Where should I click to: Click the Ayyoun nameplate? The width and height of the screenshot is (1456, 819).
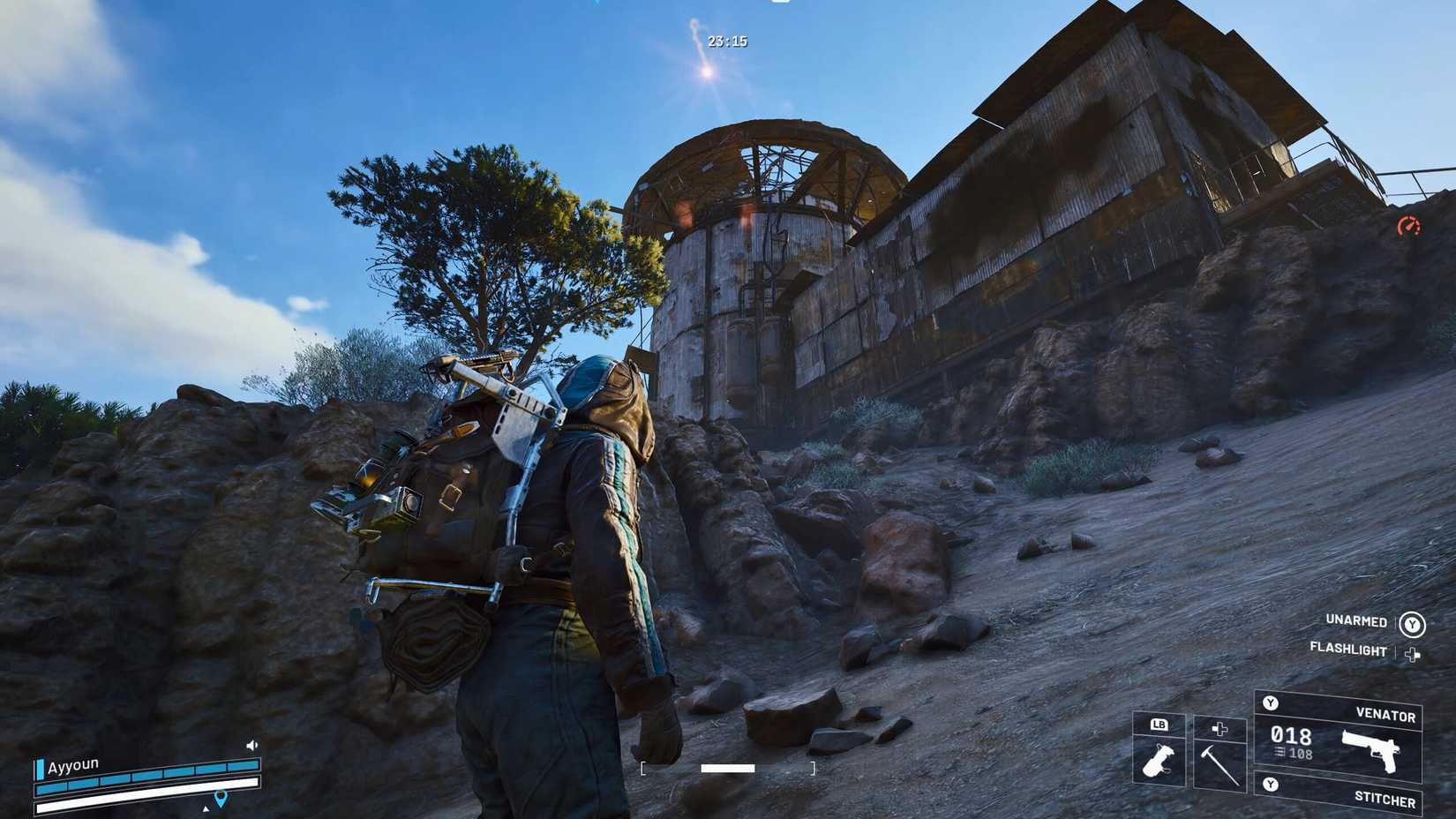click(73, 766)
